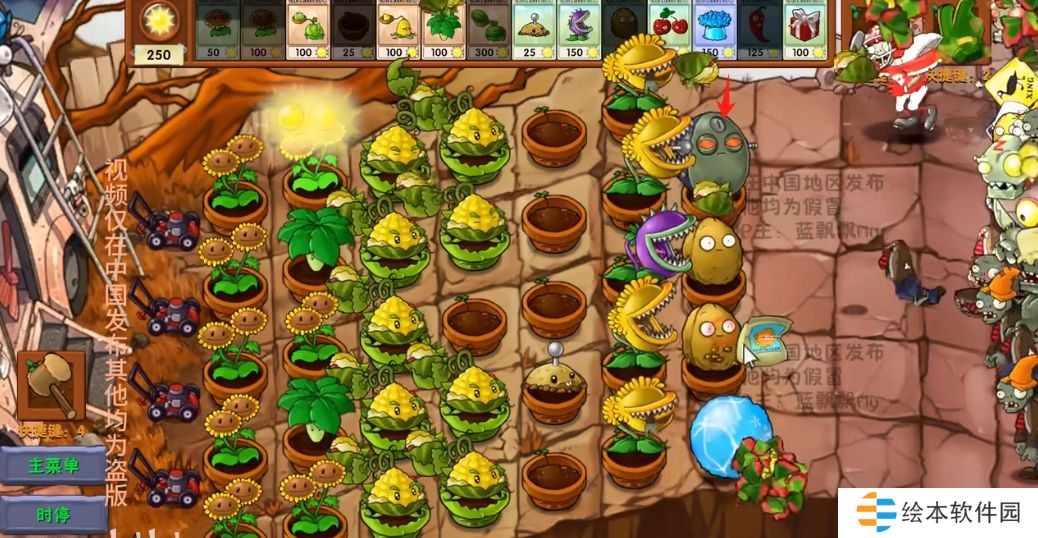Screen dimensions: 1038x538
Task: Select the Sunflower seed packet costing 50
Action: (x=216, y=31)
